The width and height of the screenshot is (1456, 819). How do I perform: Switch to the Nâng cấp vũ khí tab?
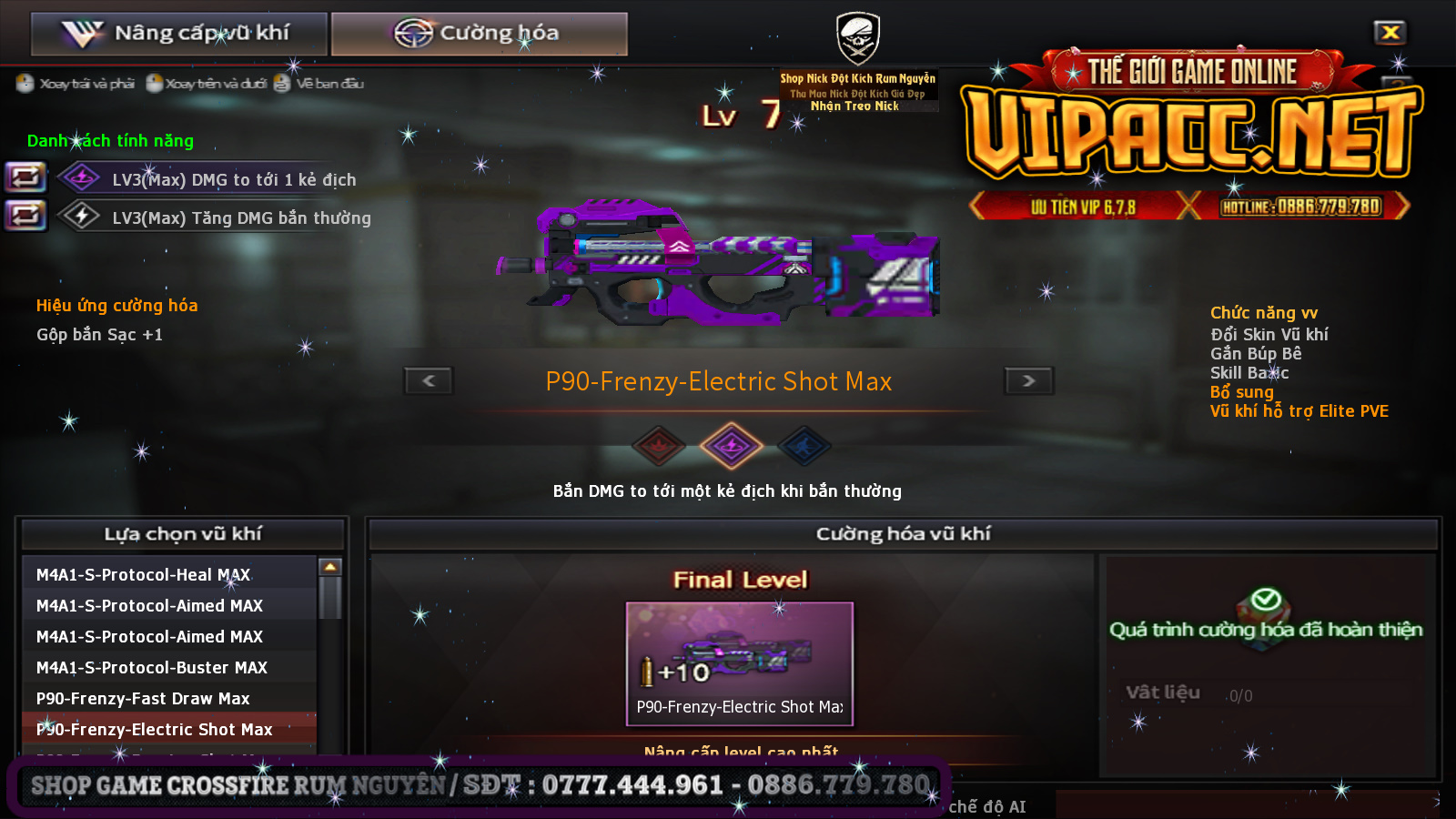(x=179, y=34)
